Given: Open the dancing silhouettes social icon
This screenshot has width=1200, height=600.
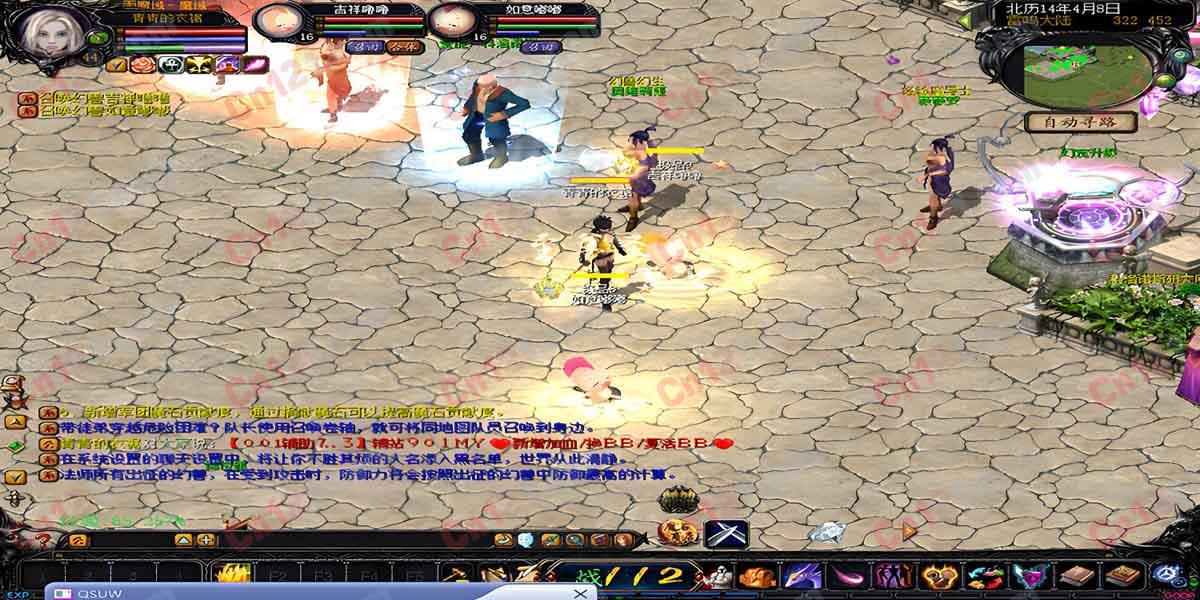Looking at the screenshot, I should point(891,577).
